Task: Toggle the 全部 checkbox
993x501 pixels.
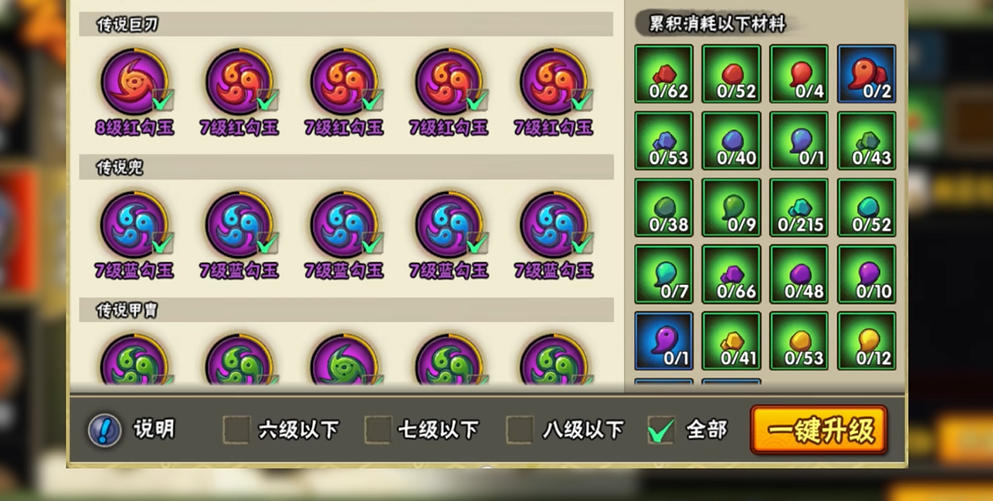Action: pyautogui.click(x=660, y=430)
